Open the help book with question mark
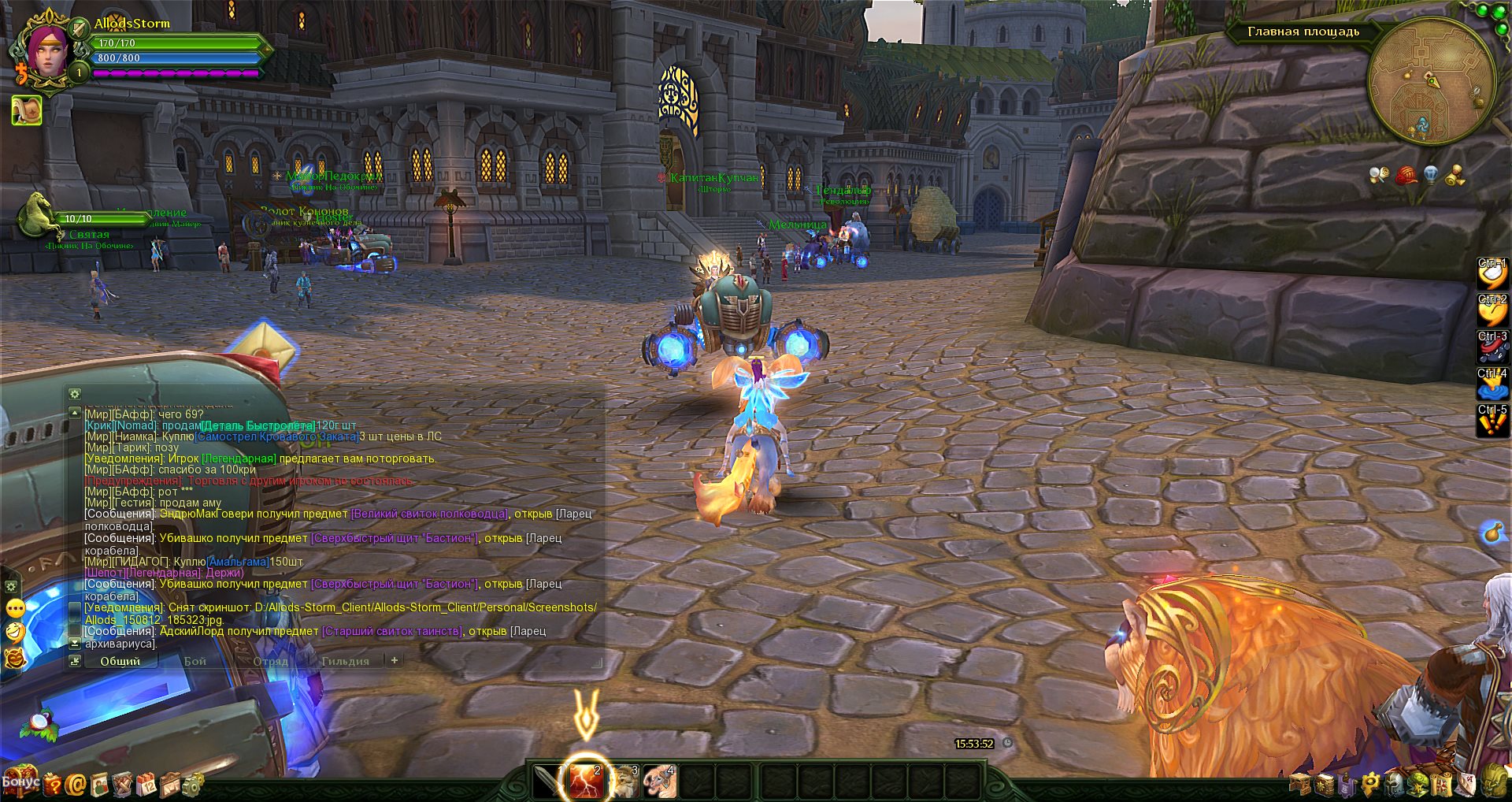 pyautogui.click(x=52, y=784)
